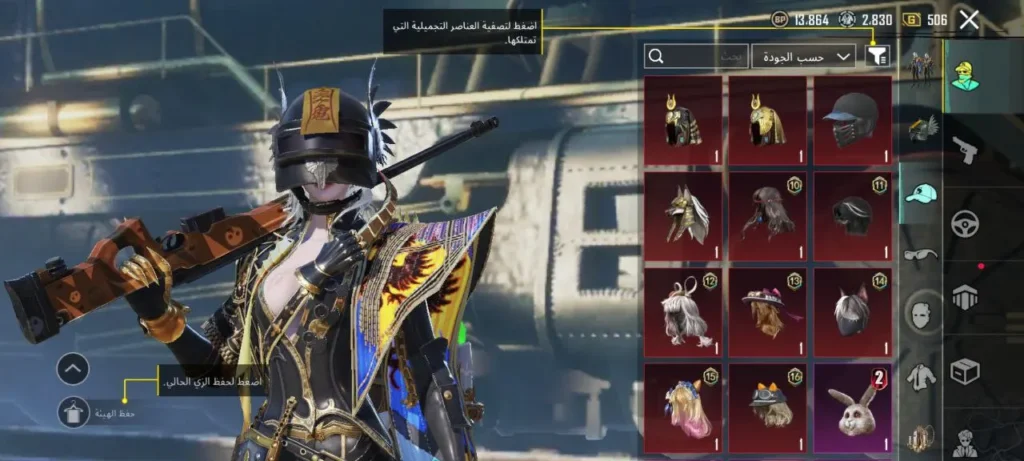1024x461 pixels.
Task: Open the sort-by-quality dropdown
Action: click(x=803, y=57)
